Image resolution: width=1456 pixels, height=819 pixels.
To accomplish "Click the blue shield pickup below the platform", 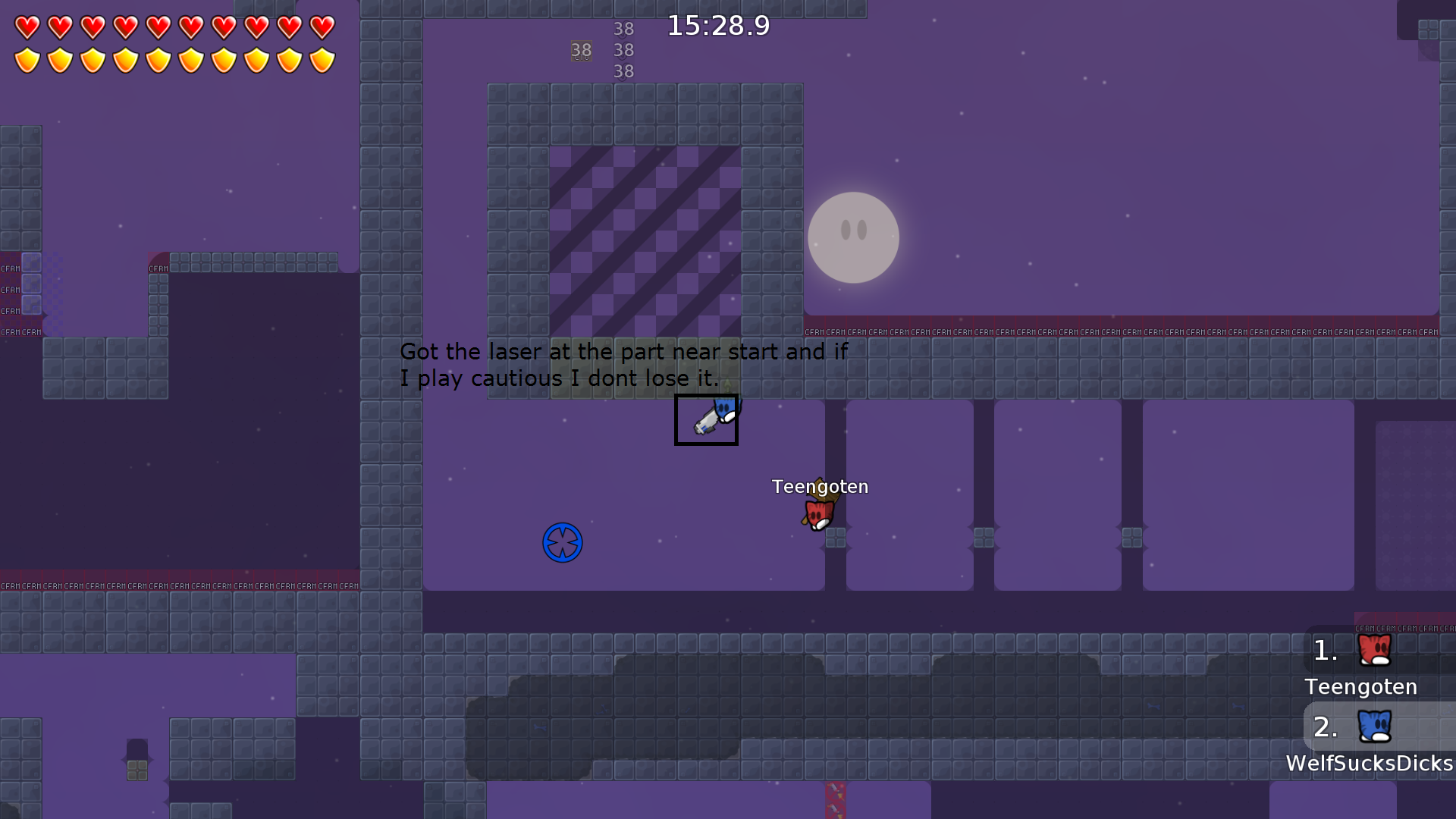I will [x=562, y=542].
